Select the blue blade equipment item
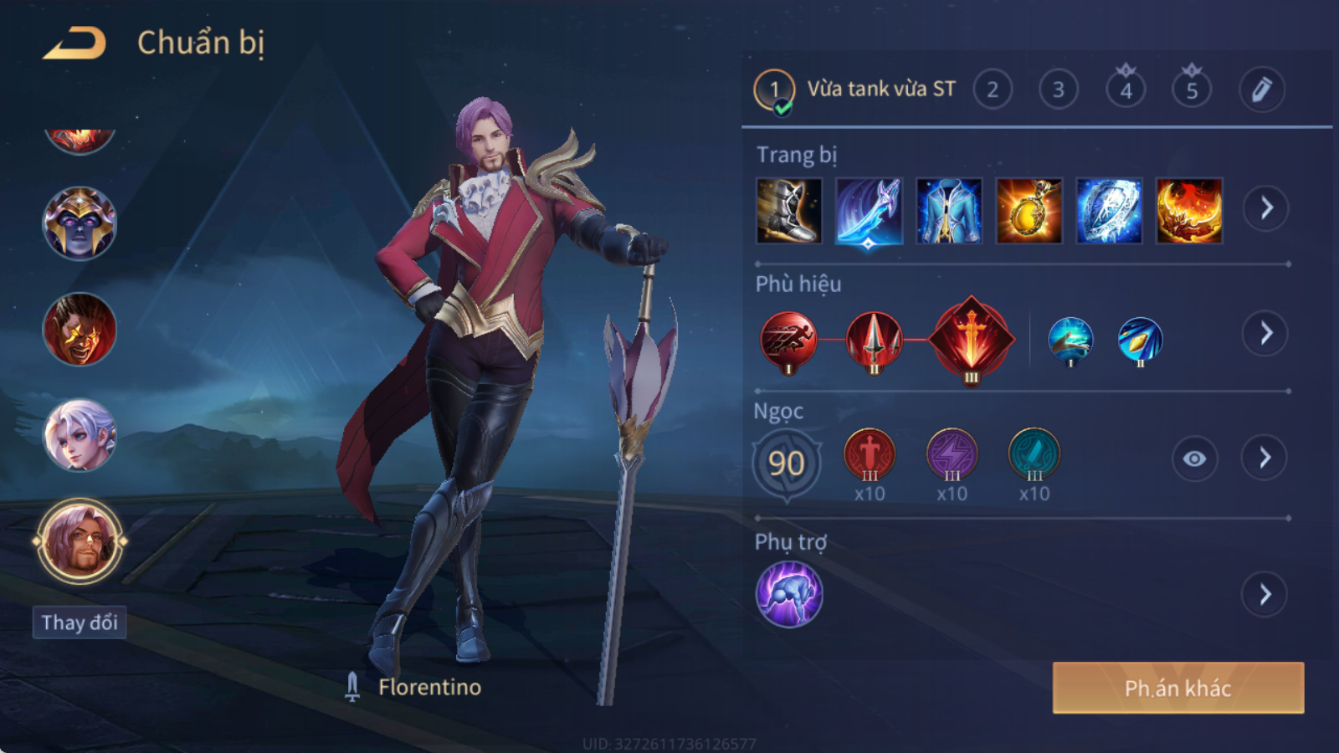This screenshot has width=1339, height=753. coord(869,211)
